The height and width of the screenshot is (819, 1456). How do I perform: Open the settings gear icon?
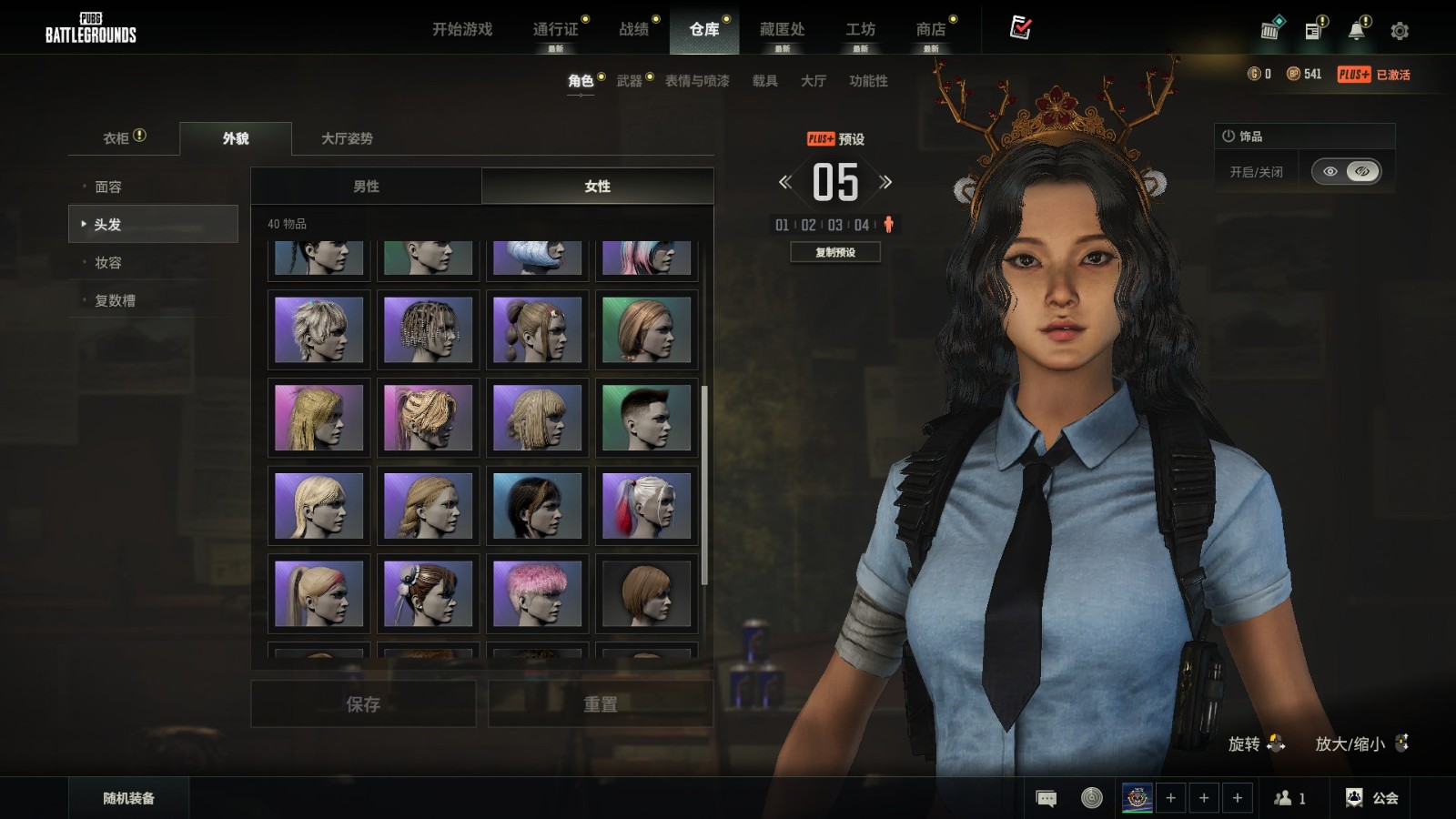(1400, 31)
